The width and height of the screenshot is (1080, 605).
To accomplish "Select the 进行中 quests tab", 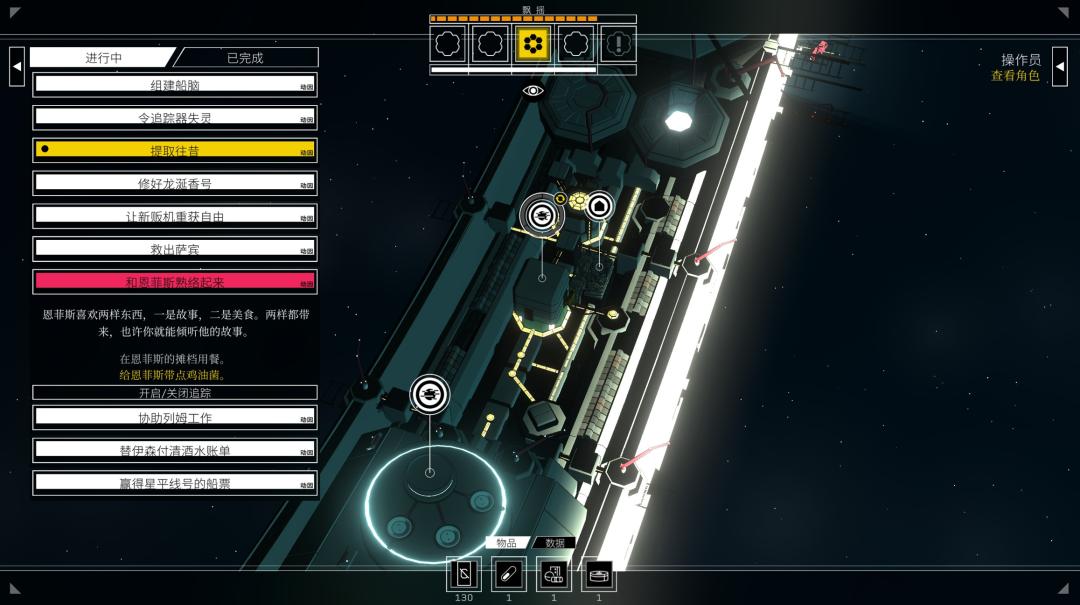I will [x=103, y=58].
